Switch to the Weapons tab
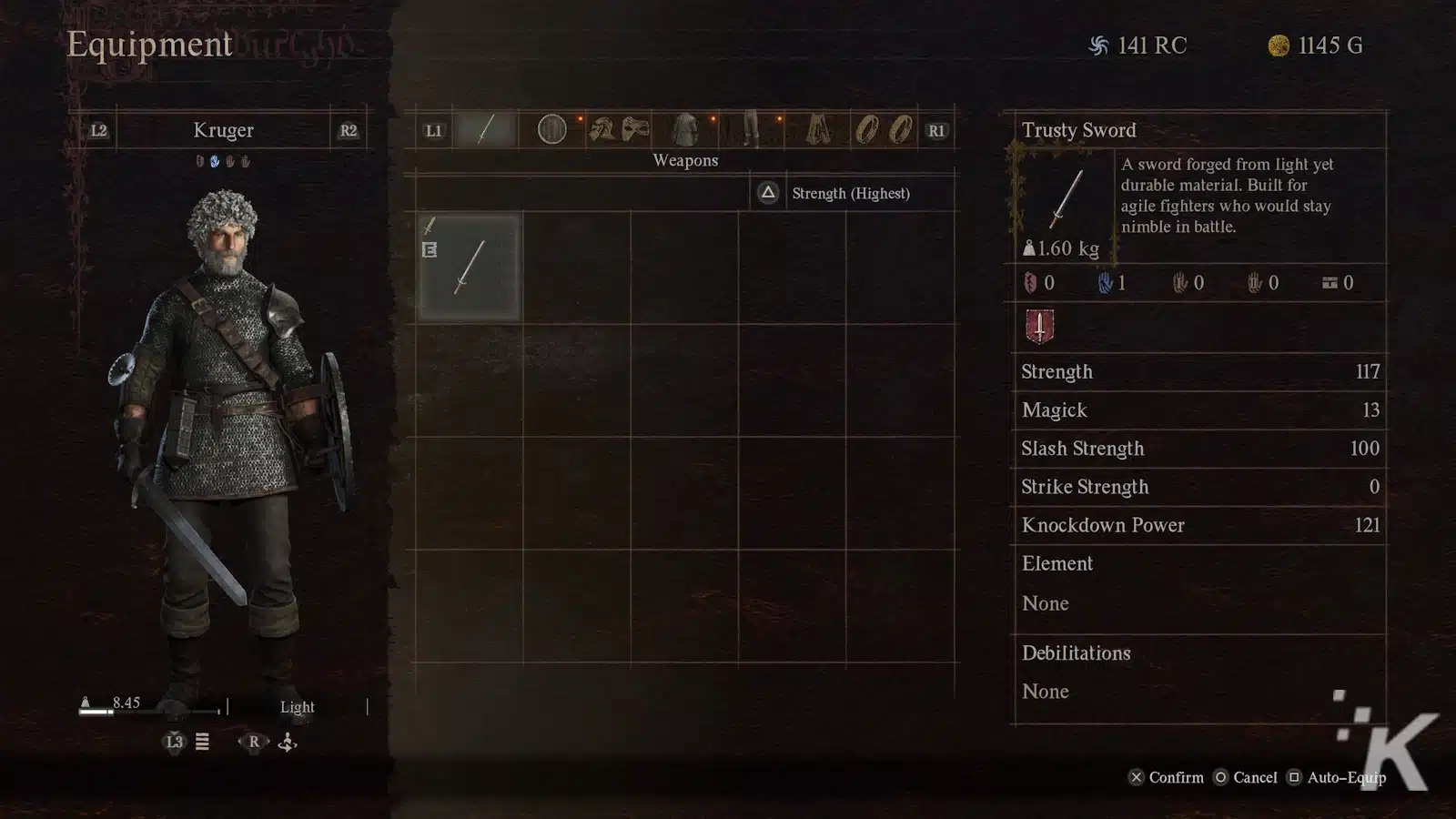 click(x=685, y=160)
